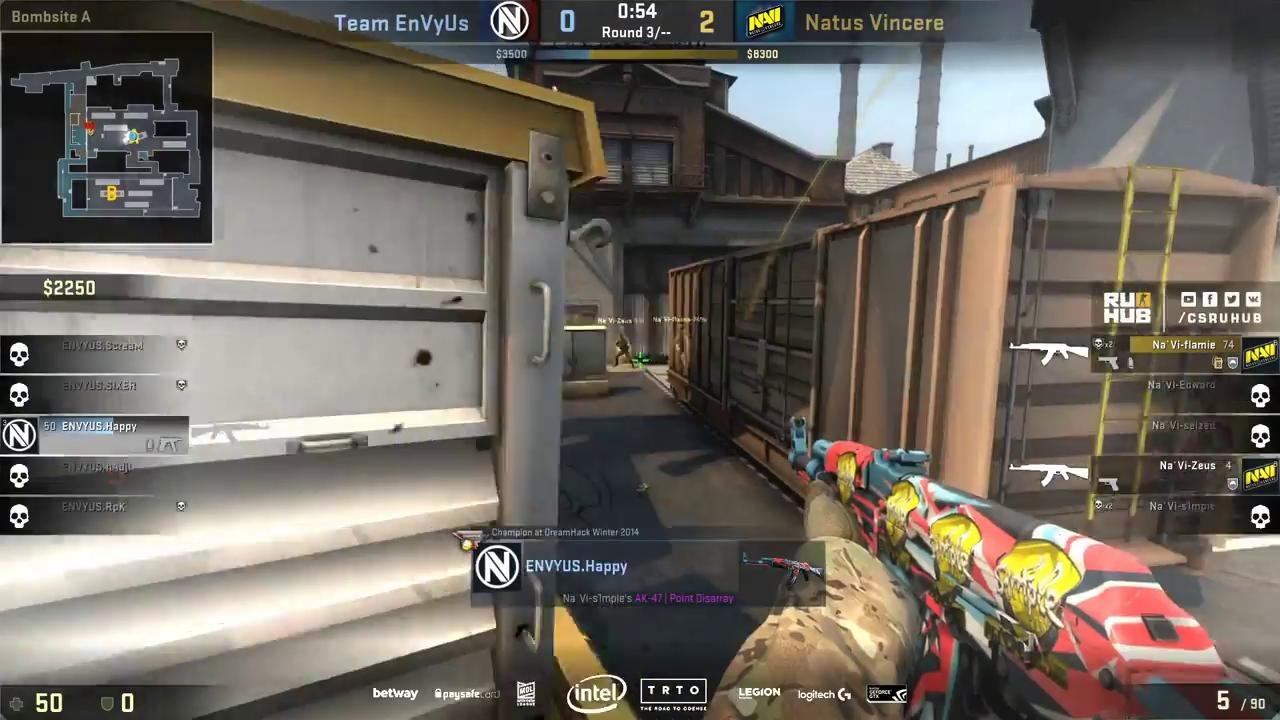This screenshot has height=720, width=1280.
Task: Click the Bombsite A label
Action: (x=51, y=16)
